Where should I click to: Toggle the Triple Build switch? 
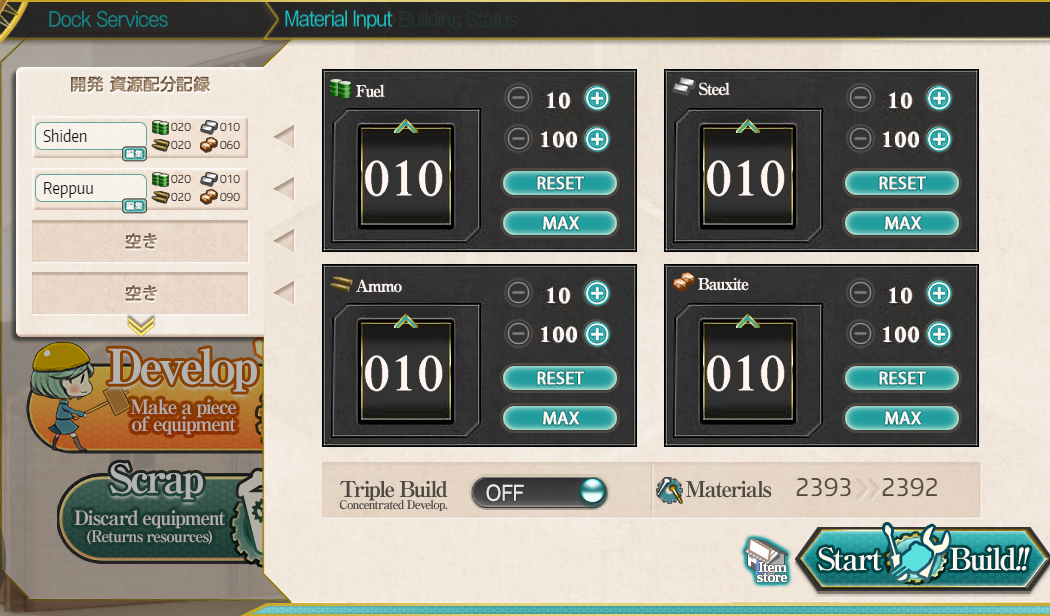(539, 492)
